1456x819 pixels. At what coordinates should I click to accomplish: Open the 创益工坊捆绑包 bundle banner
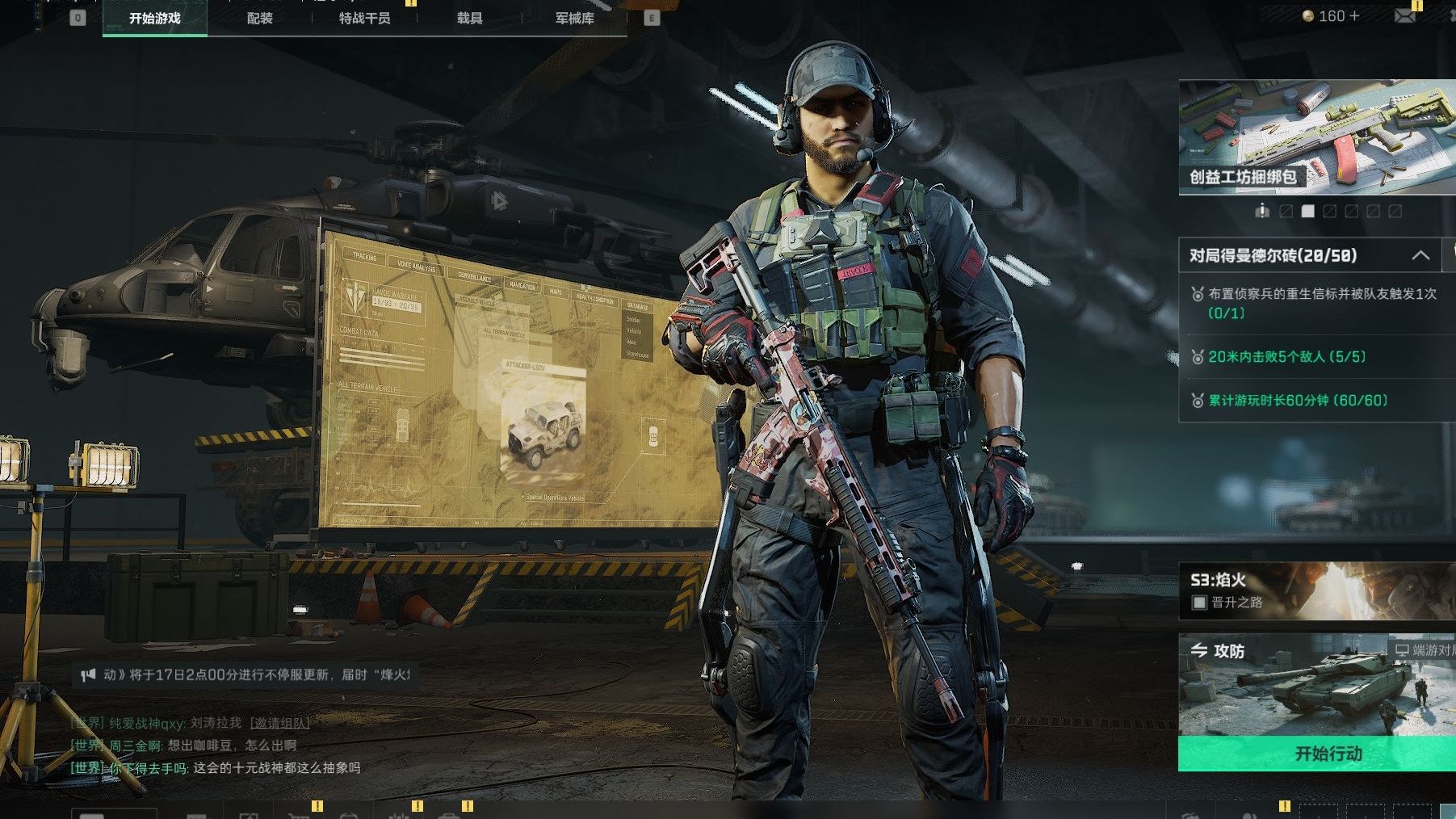(1316, 137)
